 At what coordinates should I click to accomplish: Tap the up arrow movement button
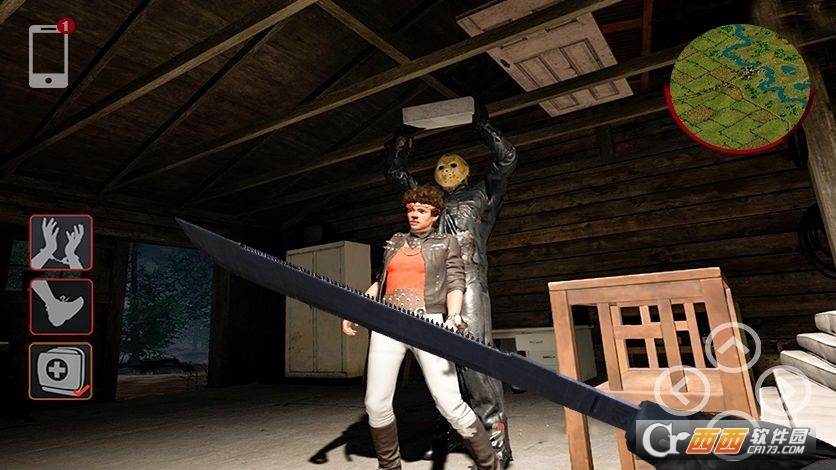[733, 348]
